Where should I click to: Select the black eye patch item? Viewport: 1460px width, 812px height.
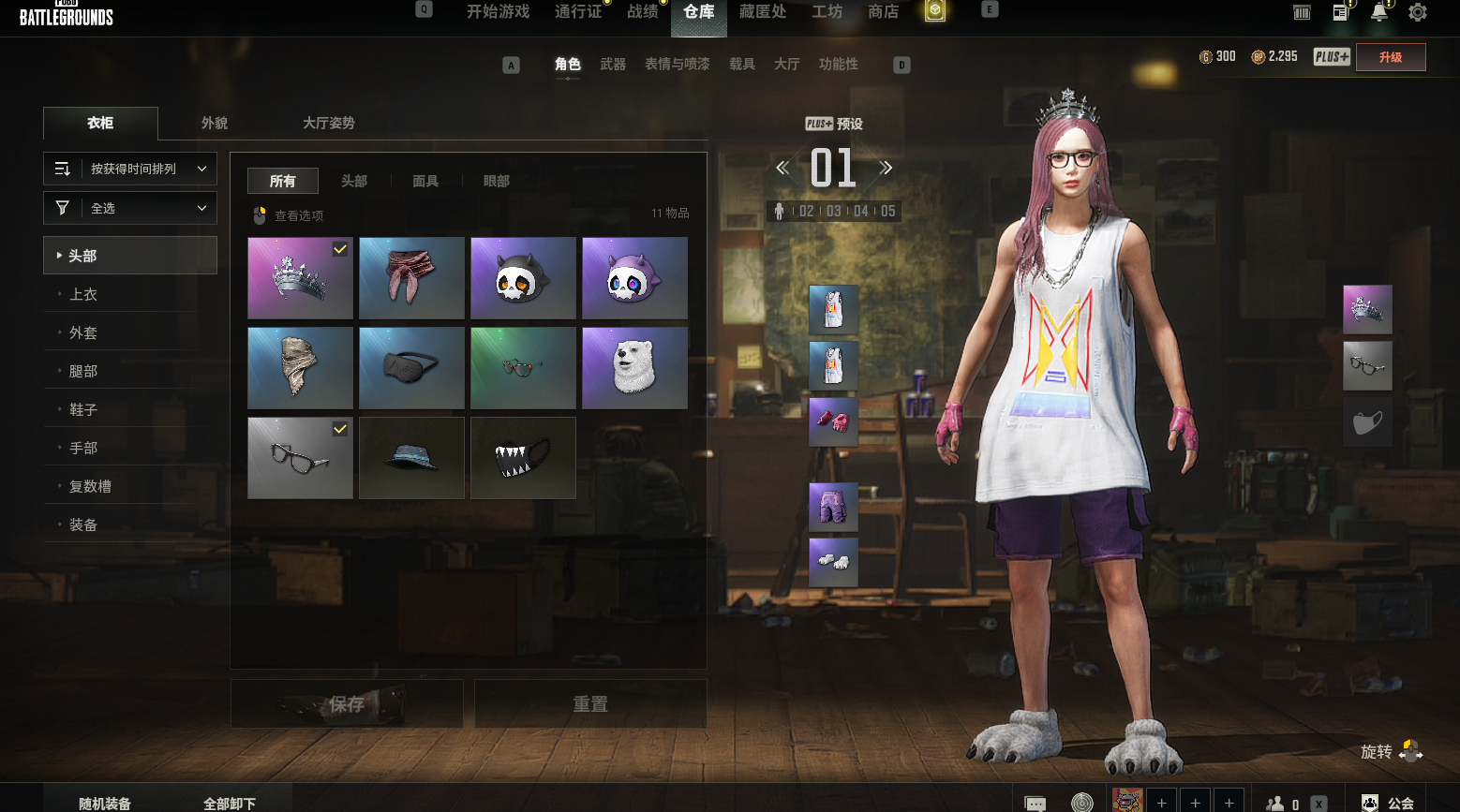click(411, 368)
